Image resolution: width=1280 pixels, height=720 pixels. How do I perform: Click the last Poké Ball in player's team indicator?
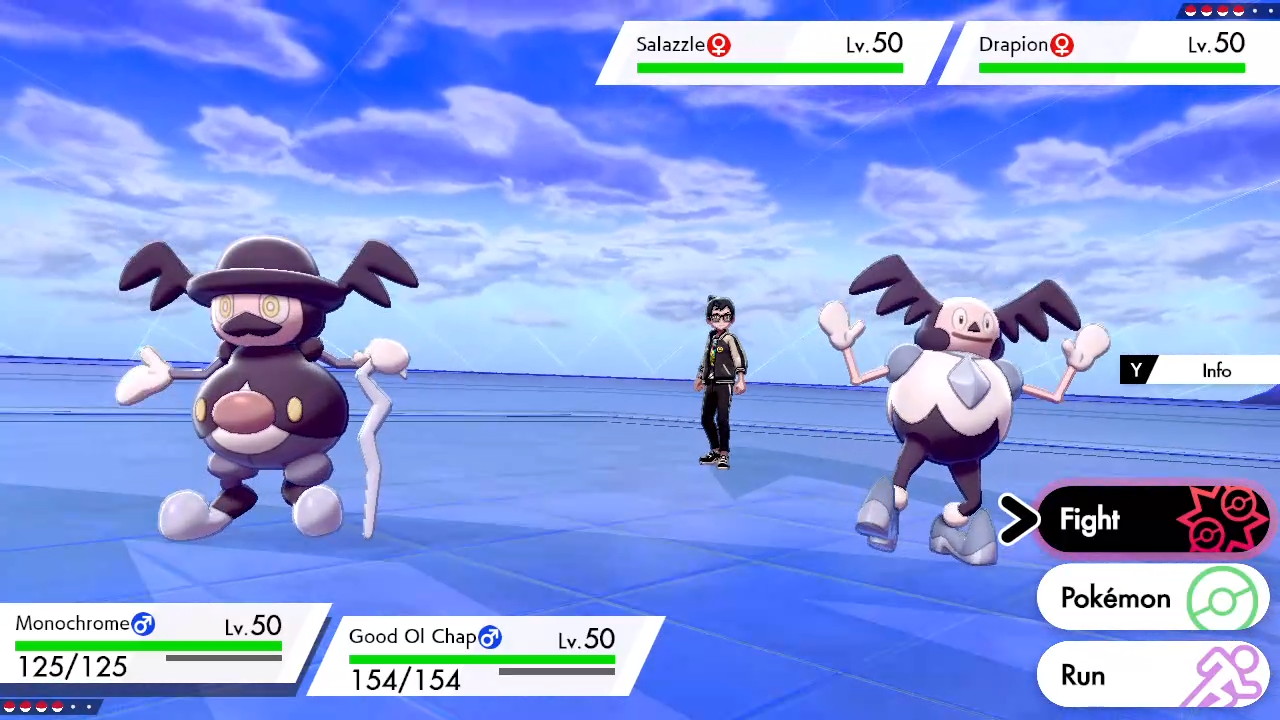(58, 707)
